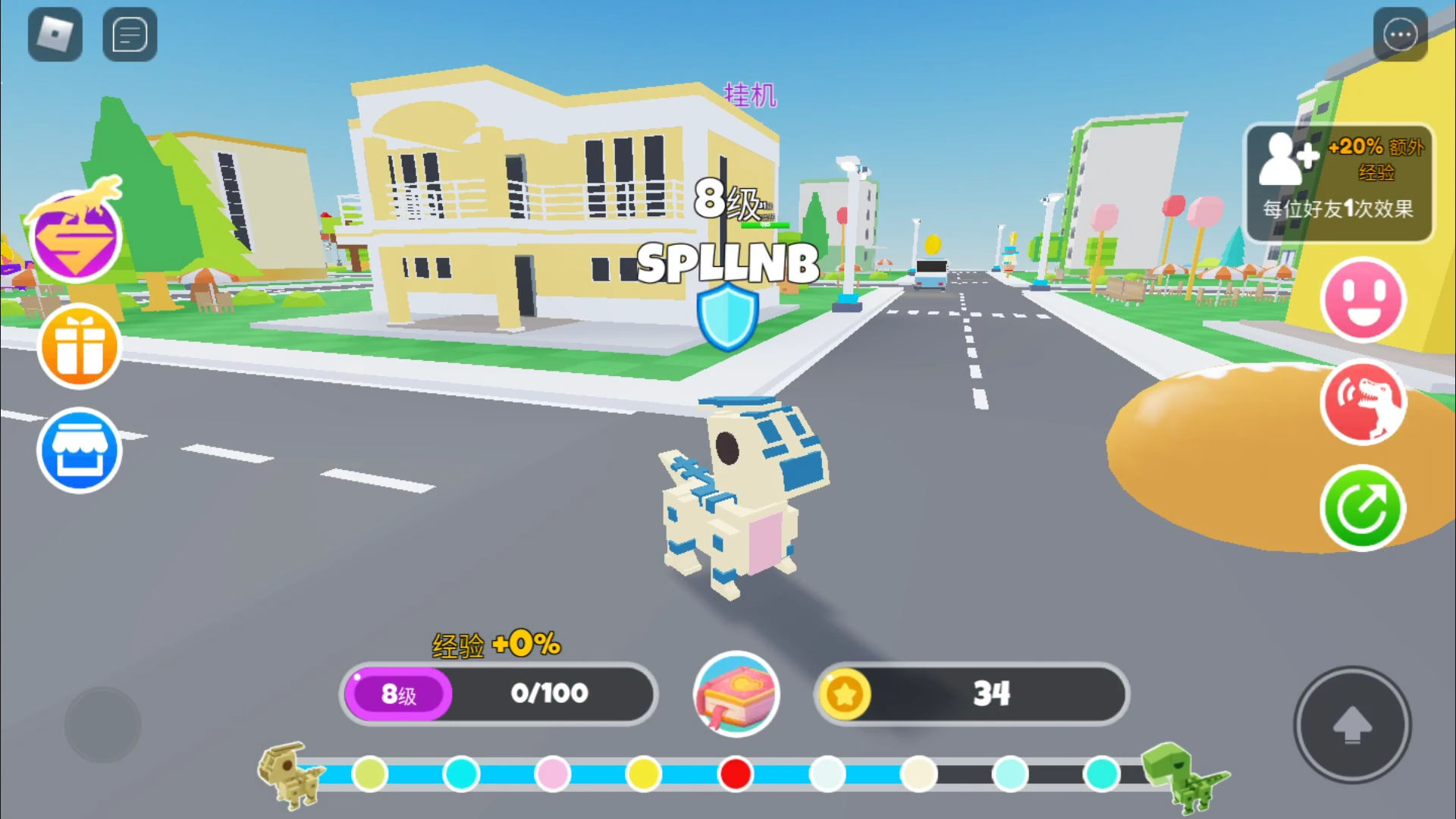
Task: Open the emoji expression icon
Action: point(1363,300)
